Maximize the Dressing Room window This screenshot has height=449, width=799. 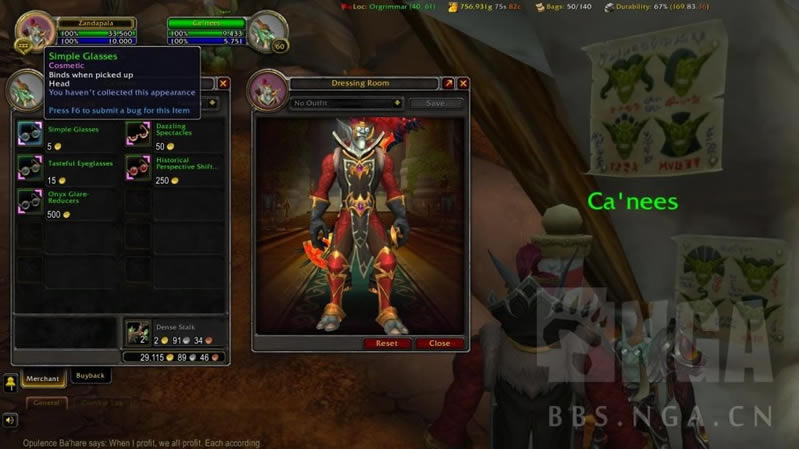point(448,84)
